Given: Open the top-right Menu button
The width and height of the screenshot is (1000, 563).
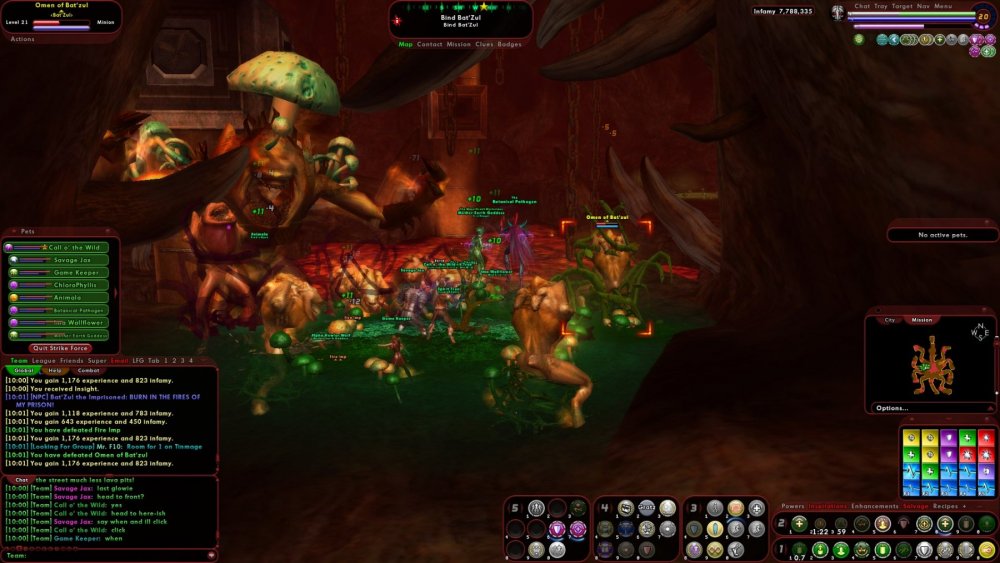Looking at the screenshot, I should pos(943,6).
